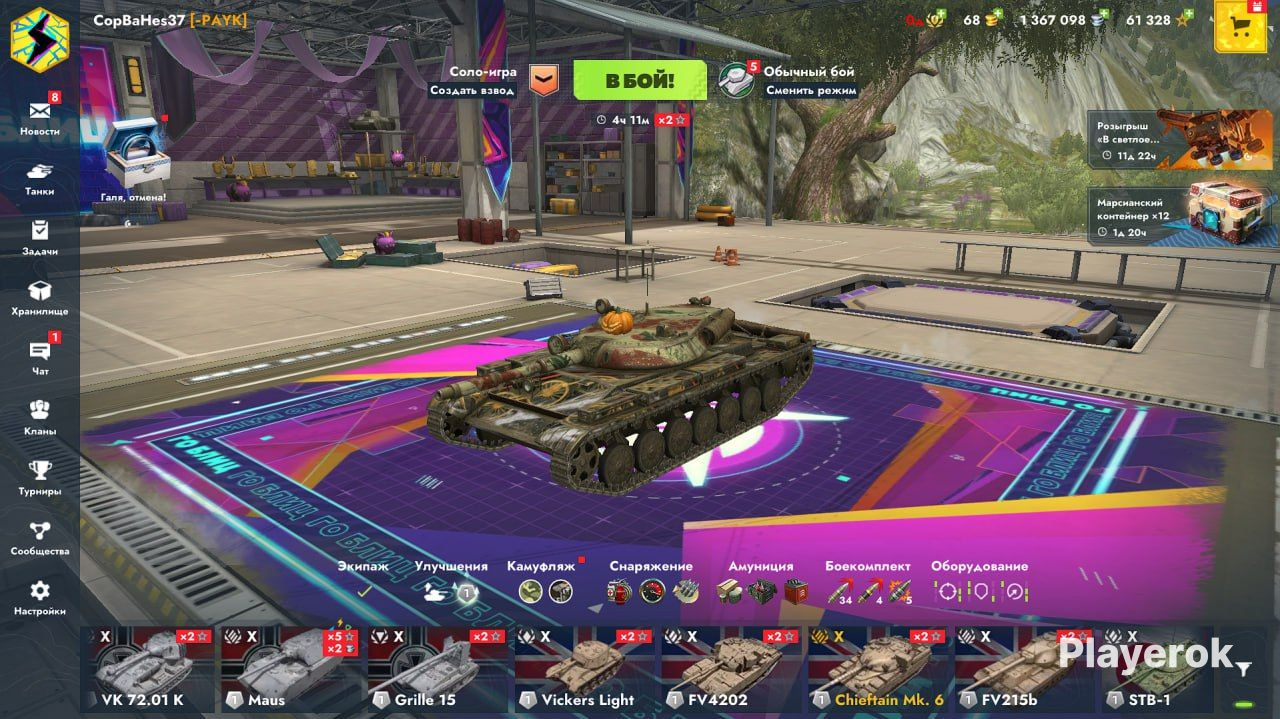Open the Турниры tournaments menu
The image size is (1280, 719).
click(40, 477)
